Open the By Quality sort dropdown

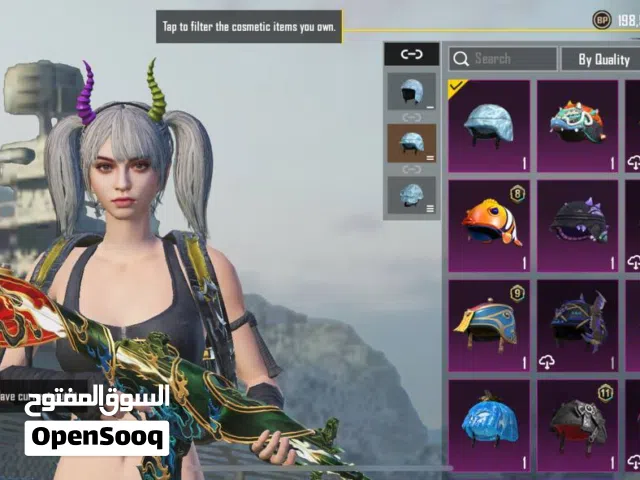click(x=600, y=59)
